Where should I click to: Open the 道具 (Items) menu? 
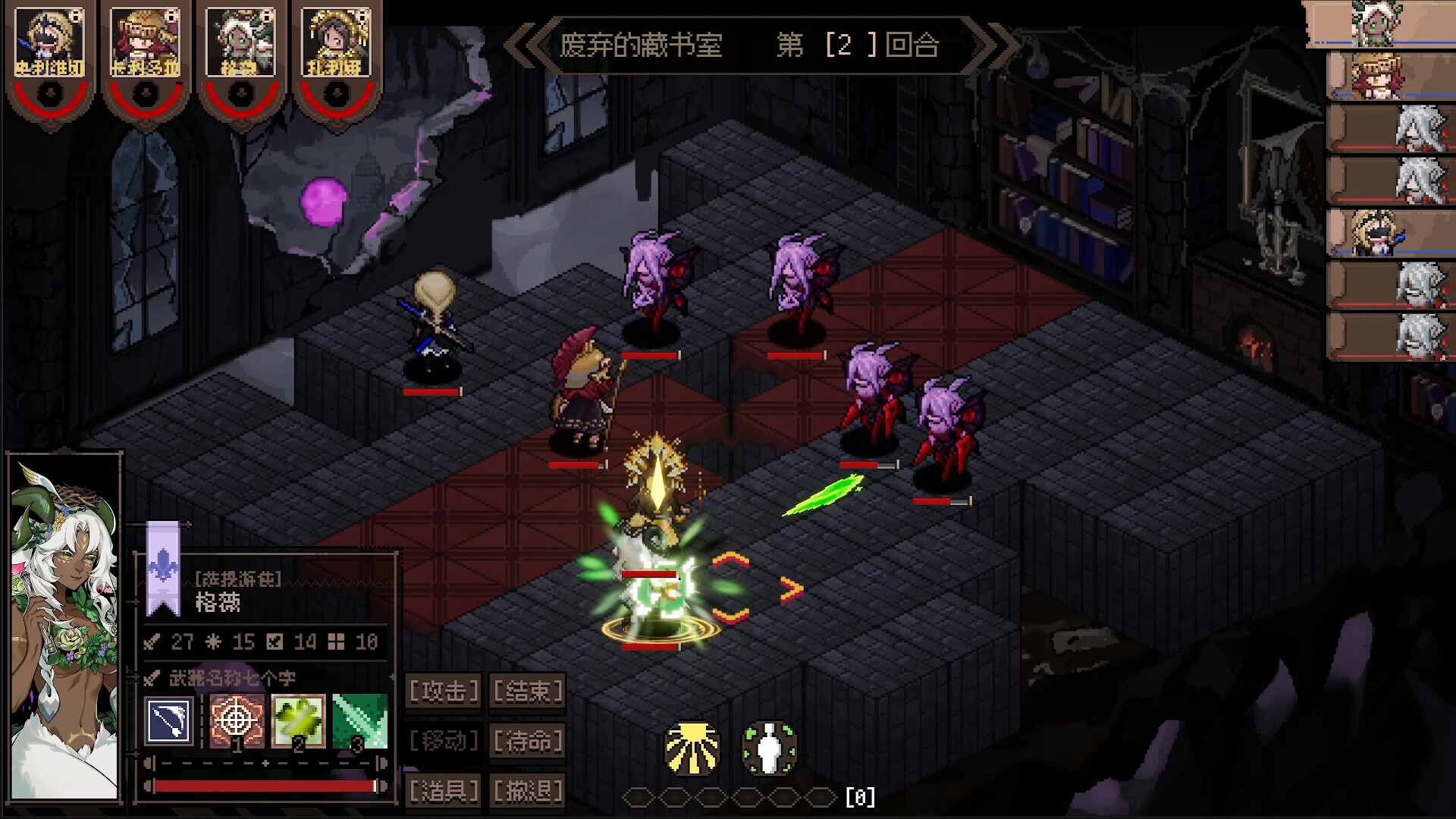click(x=444, y=791)
